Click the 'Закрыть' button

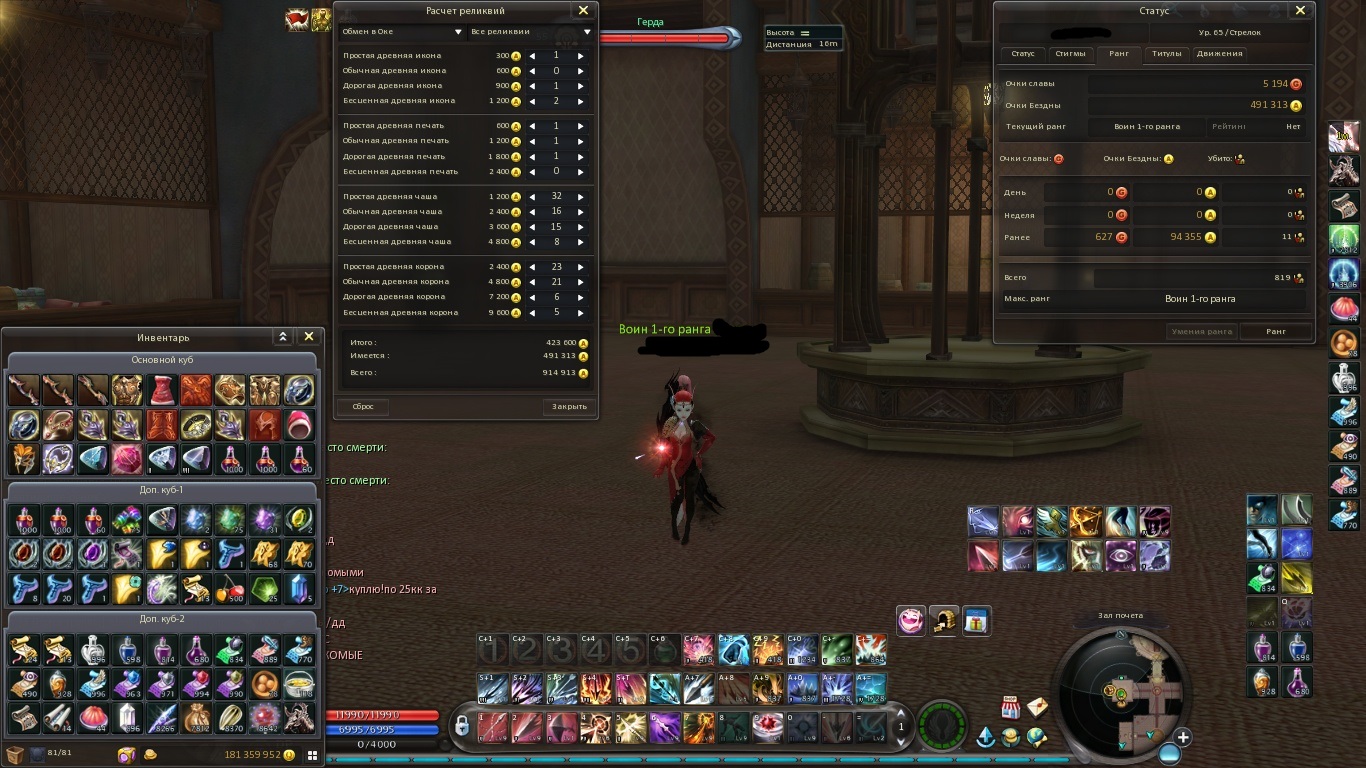tap(570, 407)
